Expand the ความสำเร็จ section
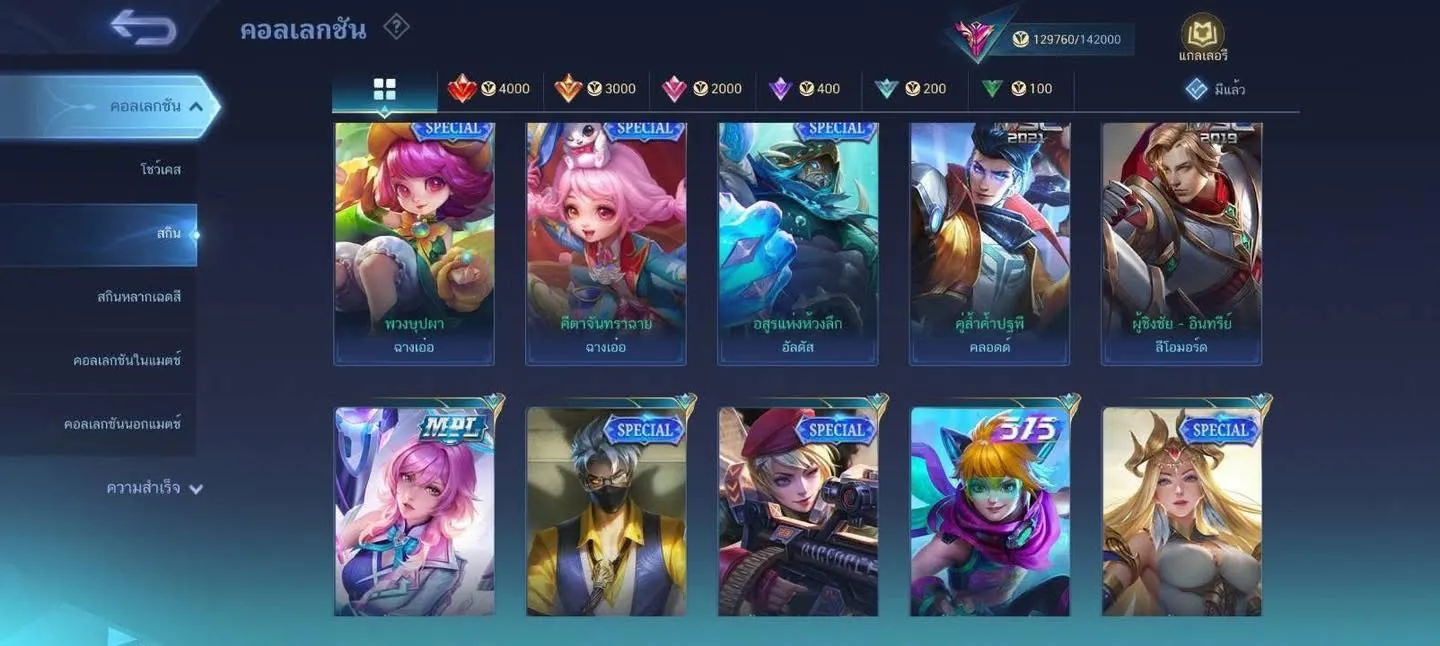1440x646 pixels. click(x=155, y=489)
